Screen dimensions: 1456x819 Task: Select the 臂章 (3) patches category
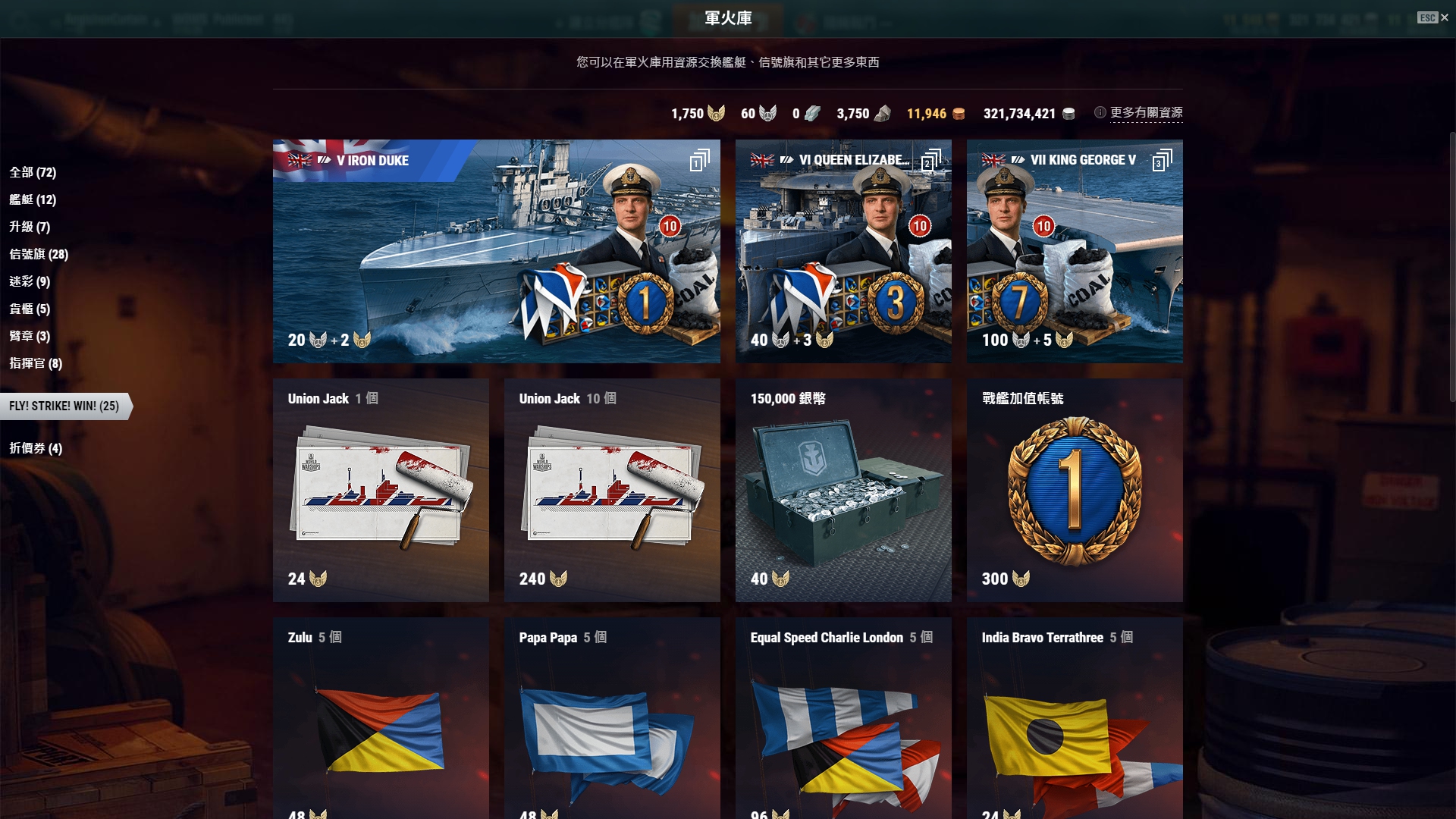pos(30,336)
